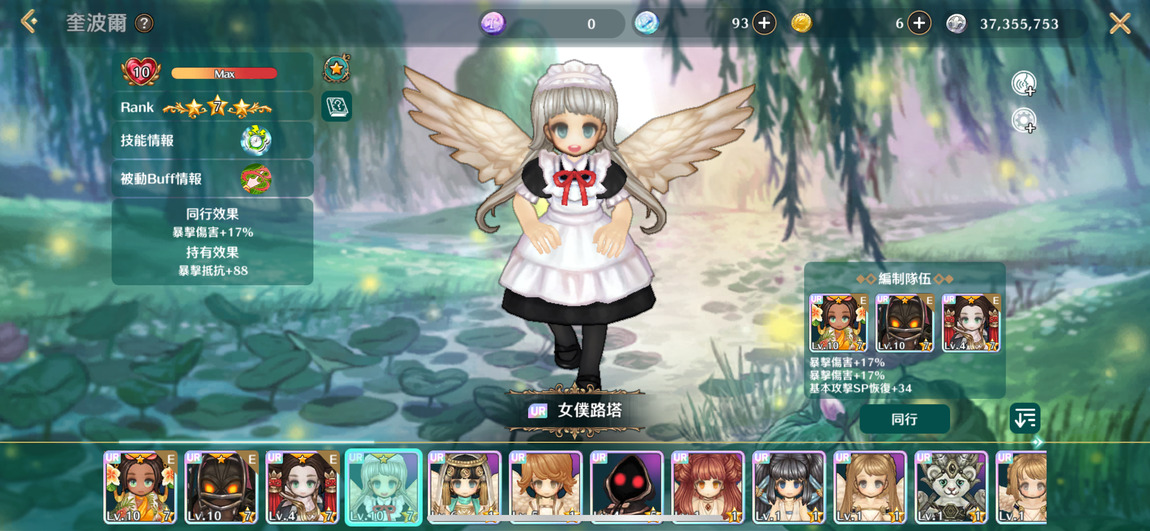Image resolution: width=1150 pixels, height=531 pixels.
Task: Tap the upper round plus icon on right
Action: click(1023, 84)
